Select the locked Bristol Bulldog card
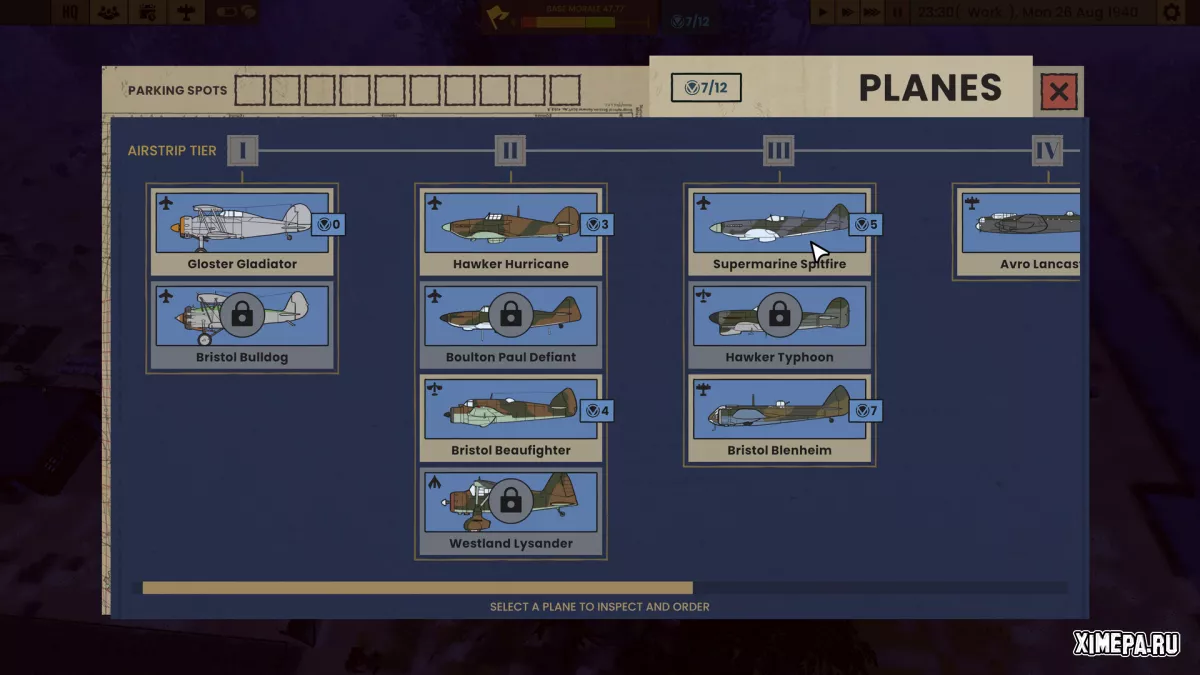Viewport: 1200px width, 675px height. pyautogui.click(x=242, y=324)
